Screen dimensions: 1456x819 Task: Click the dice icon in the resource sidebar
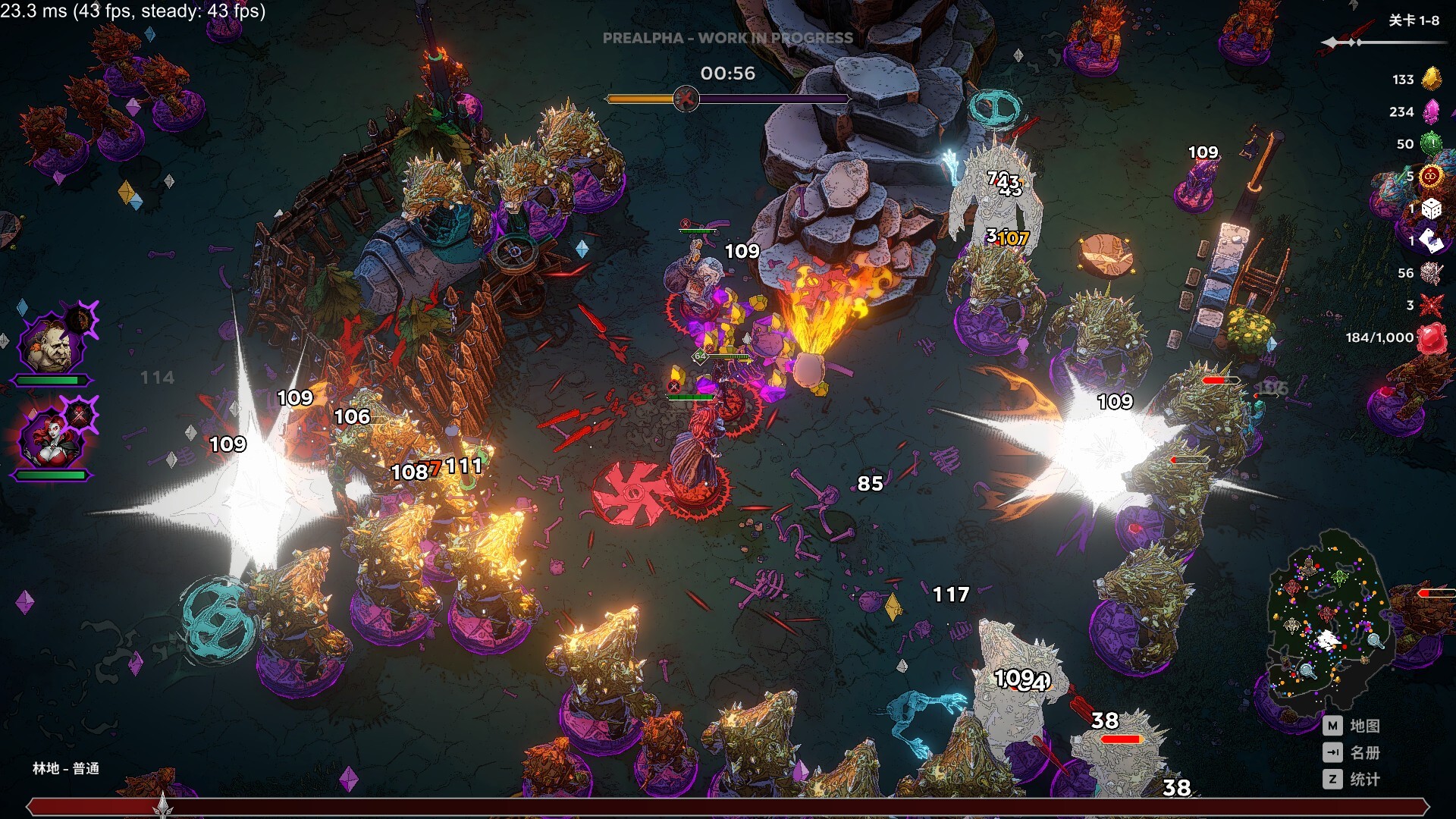click(1431, 209)
